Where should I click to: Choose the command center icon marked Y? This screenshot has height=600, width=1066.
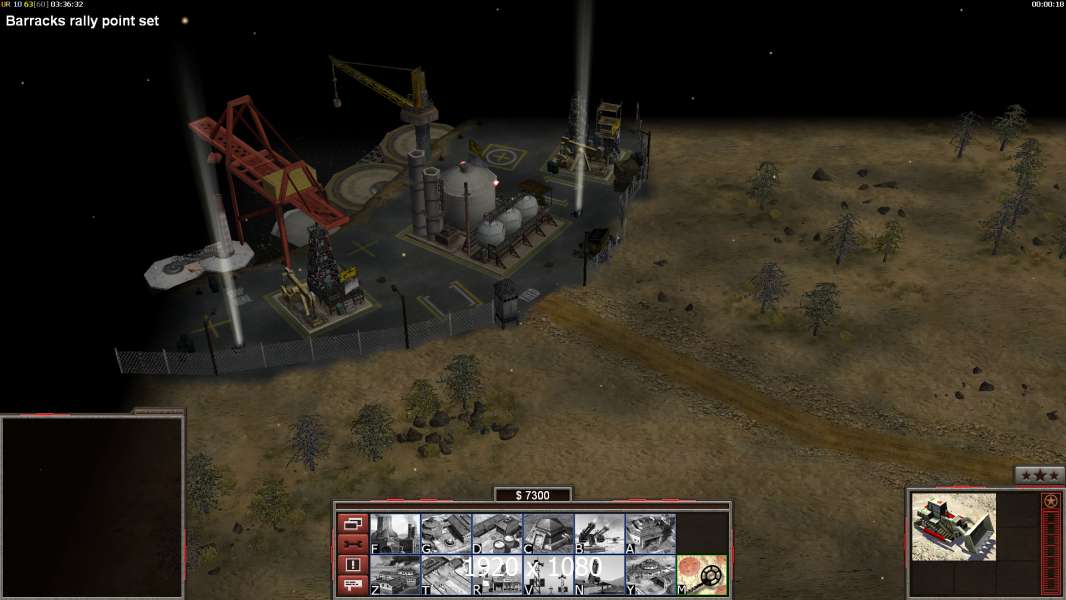tap(650, 575)
